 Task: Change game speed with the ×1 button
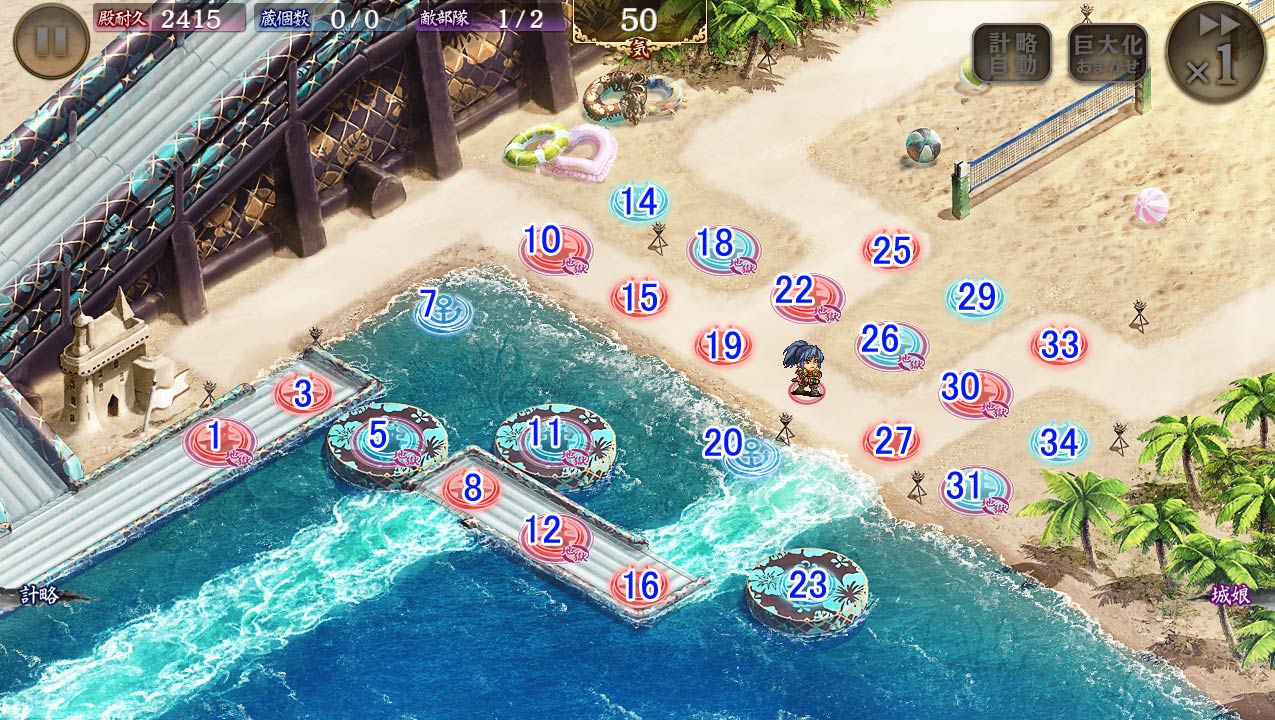point(1215,51)
